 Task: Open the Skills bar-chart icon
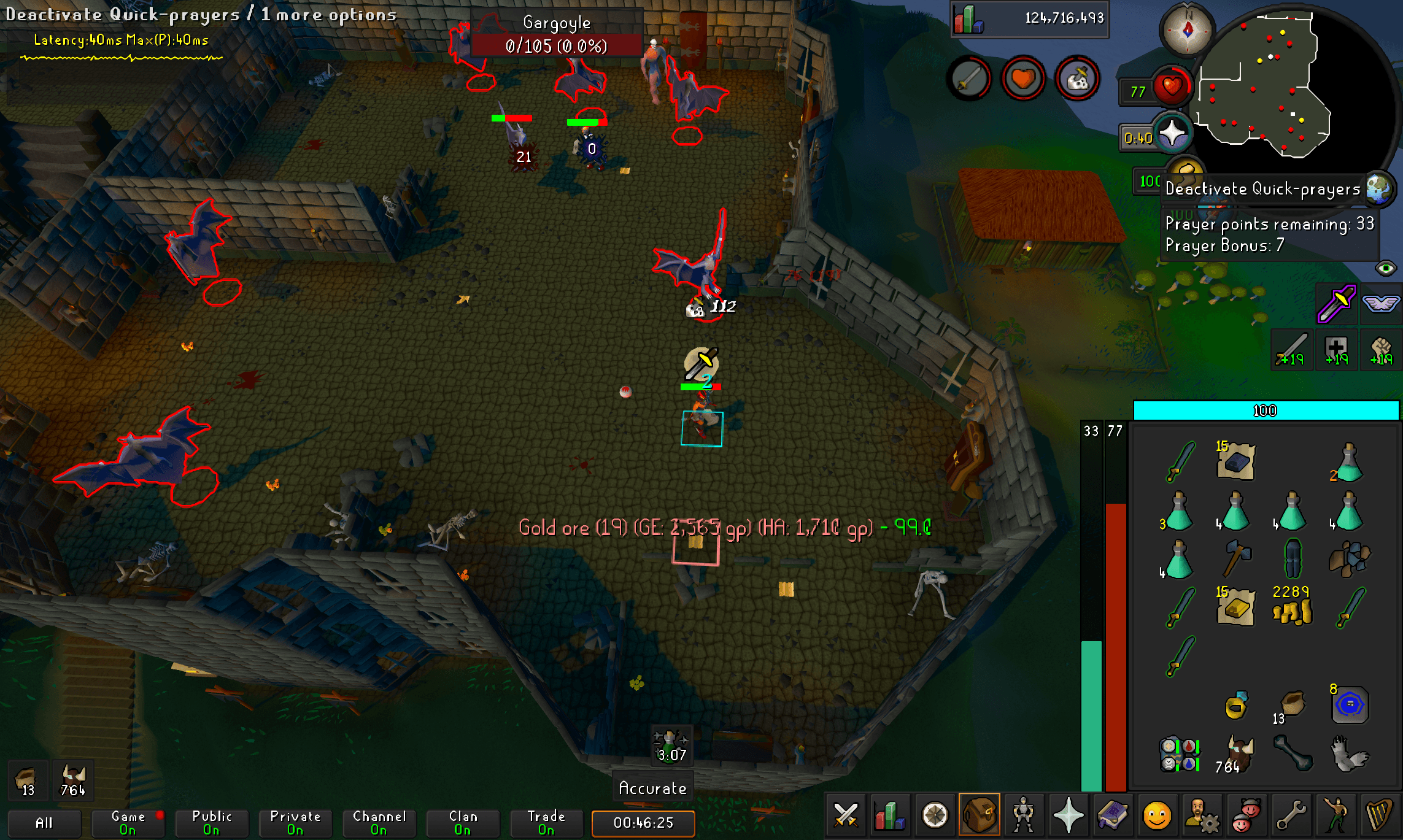pos(890,816)
